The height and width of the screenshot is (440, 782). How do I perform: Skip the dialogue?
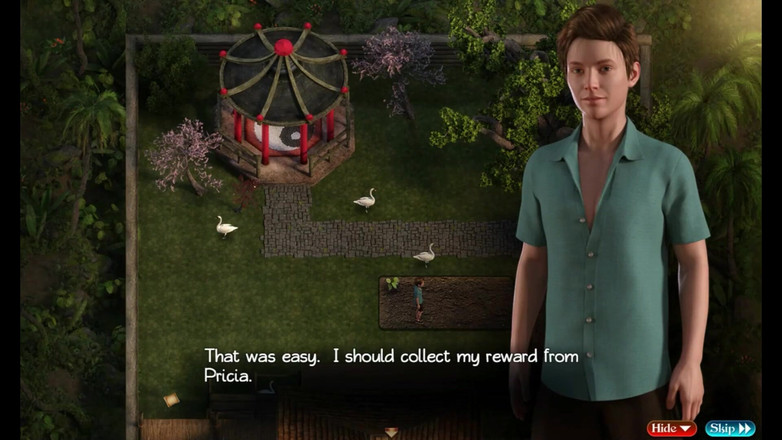pos(730,428)
